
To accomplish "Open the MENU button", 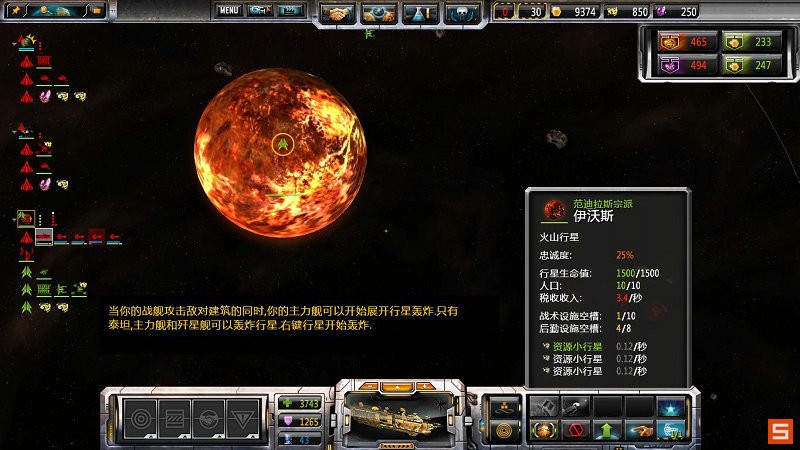I will [x=229, y=11].
